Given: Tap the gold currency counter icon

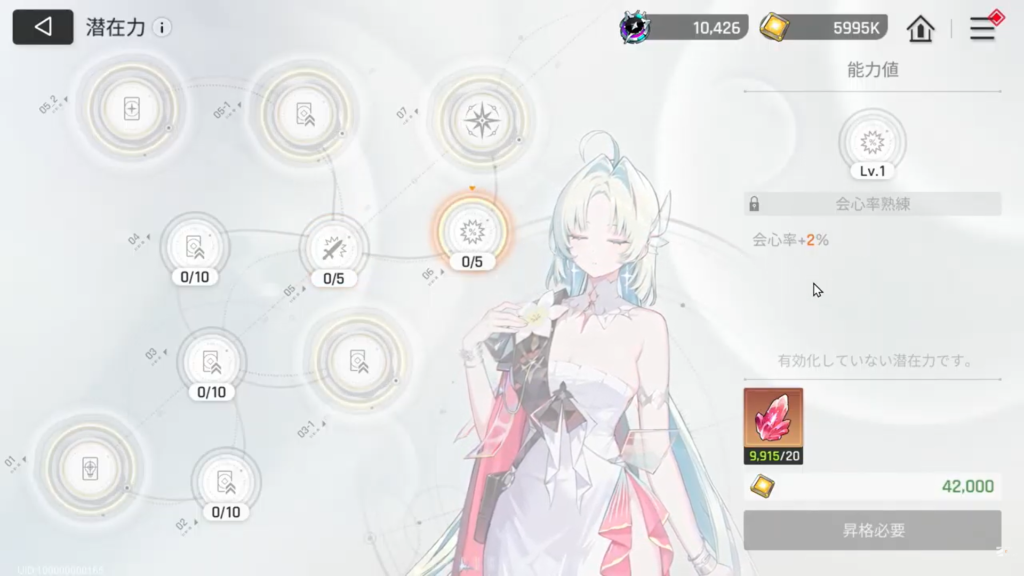Looking at the screenshot, I should point(773,28).
